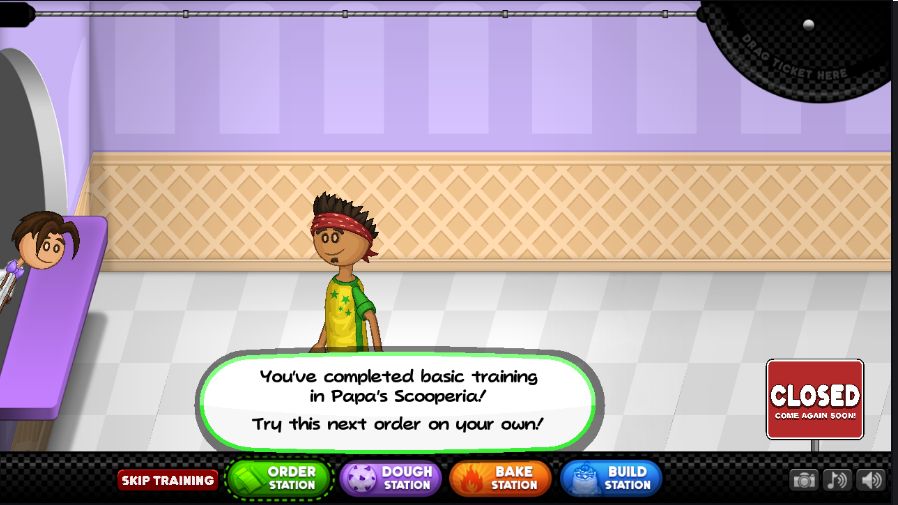This screenshot has width=898, height=505.
Task: Click the camera screenshot icon
Action: pyautogui.click(x=804, y=480)
